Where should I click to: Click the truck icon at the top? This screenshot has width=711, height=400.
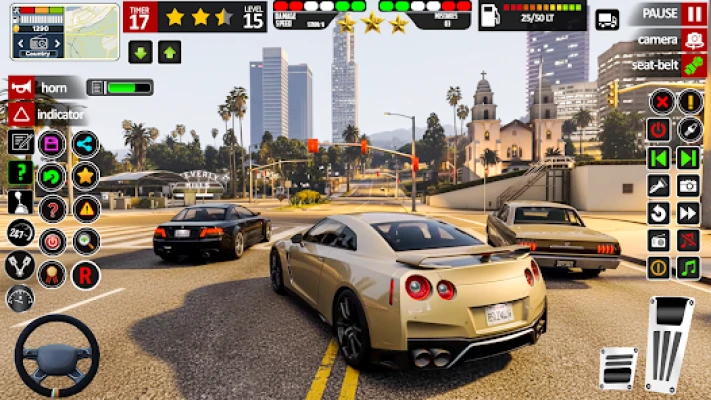(607, 19)
